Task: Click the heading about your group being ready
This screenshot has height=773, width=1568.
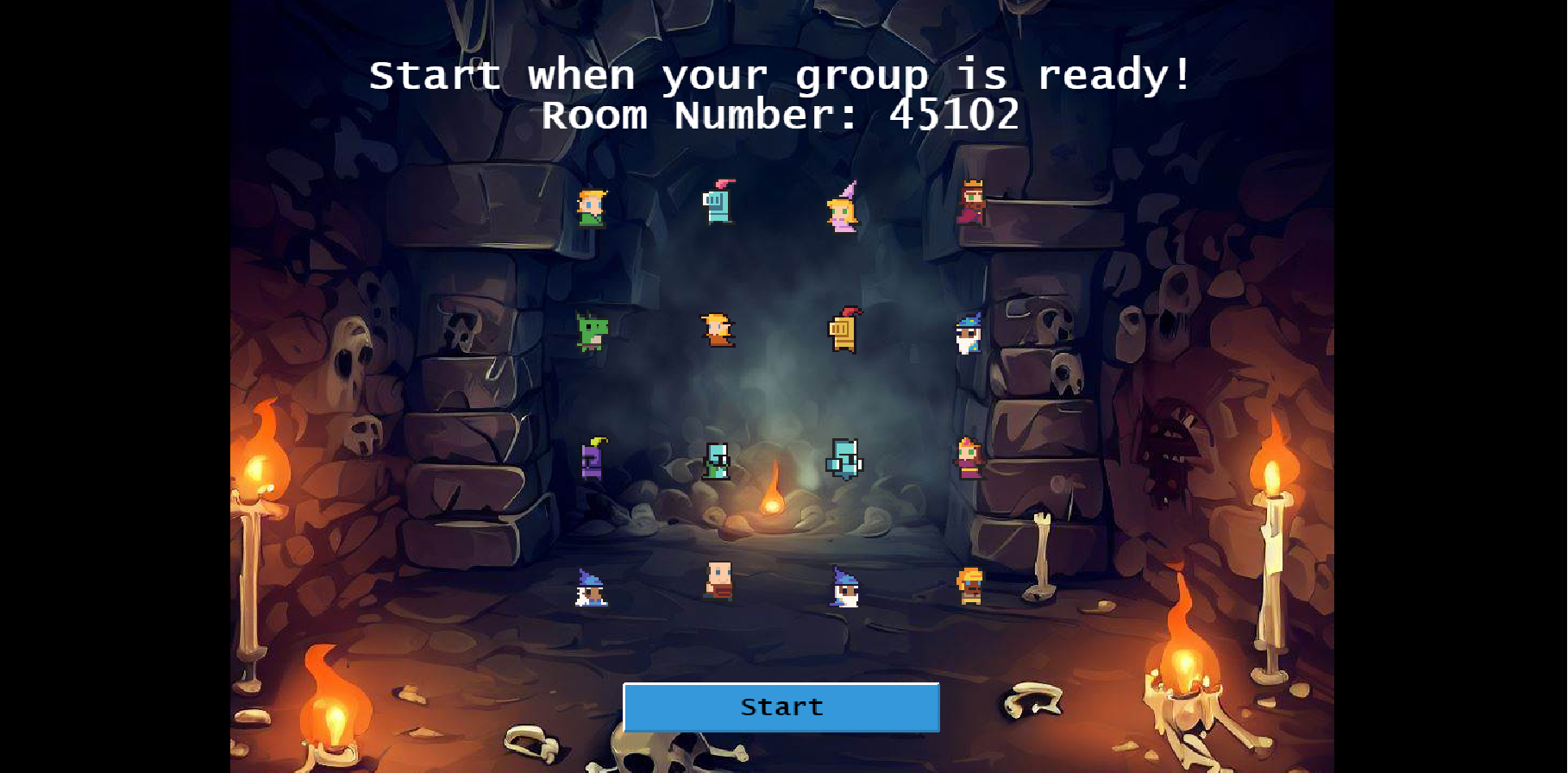Action: pyautogui.click(x=781, y=75)
